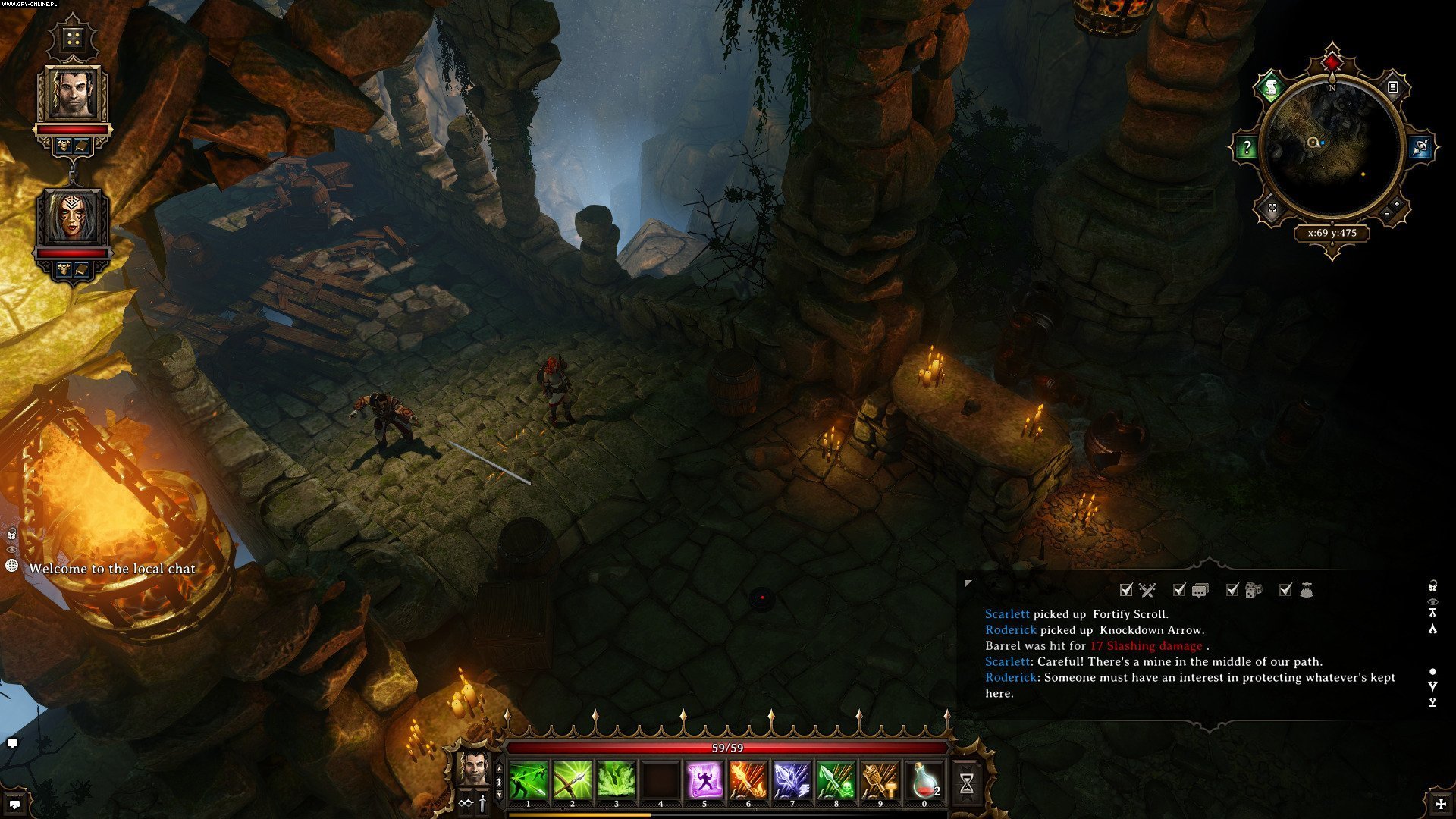Select Roderick's portrait in the party list
The height and width of the screenshot is (819, 1456).
click(73, 94)
